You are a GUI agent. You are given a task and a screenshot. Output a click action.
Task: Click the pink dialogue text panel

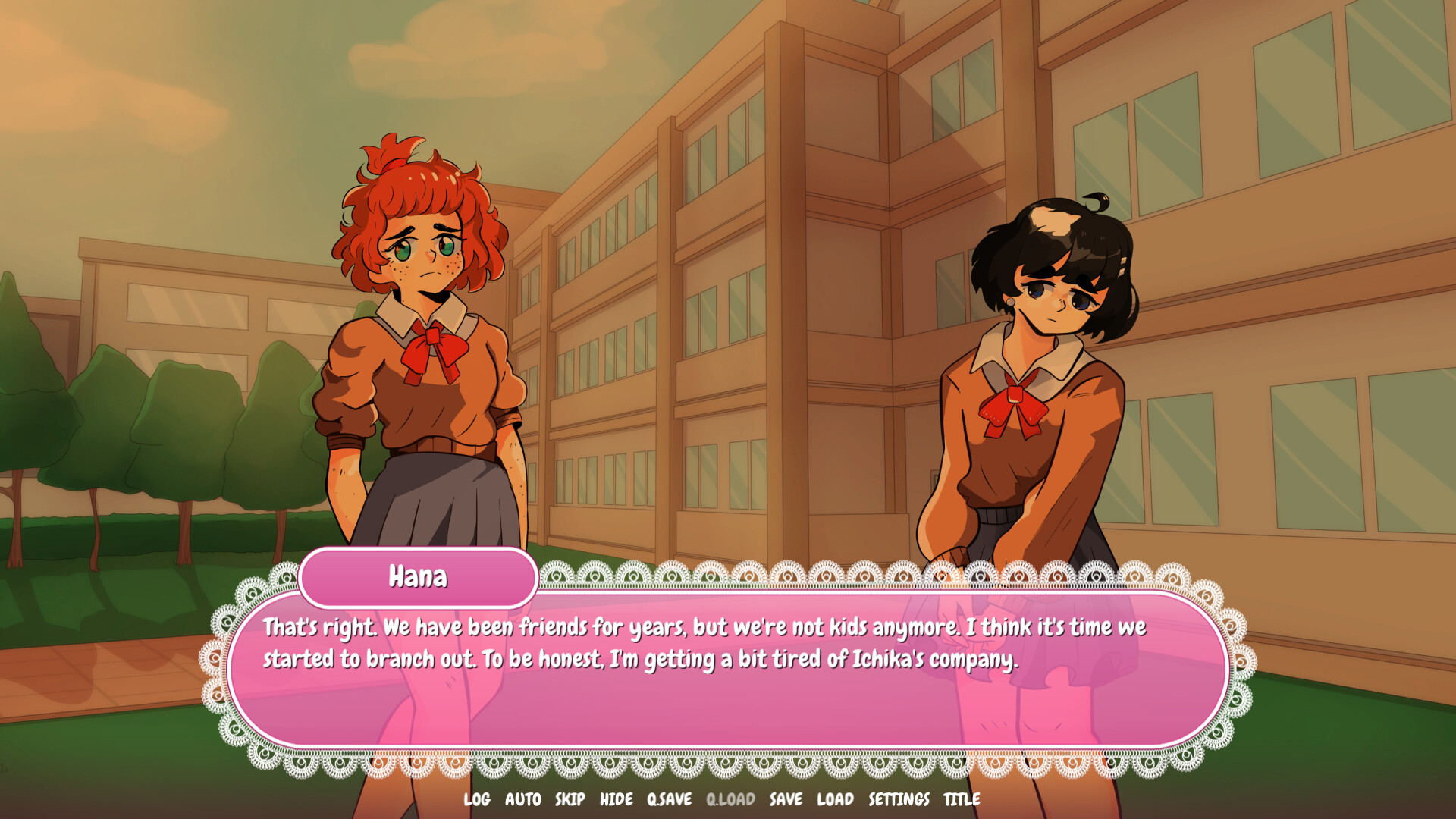(x=728, y=682)
